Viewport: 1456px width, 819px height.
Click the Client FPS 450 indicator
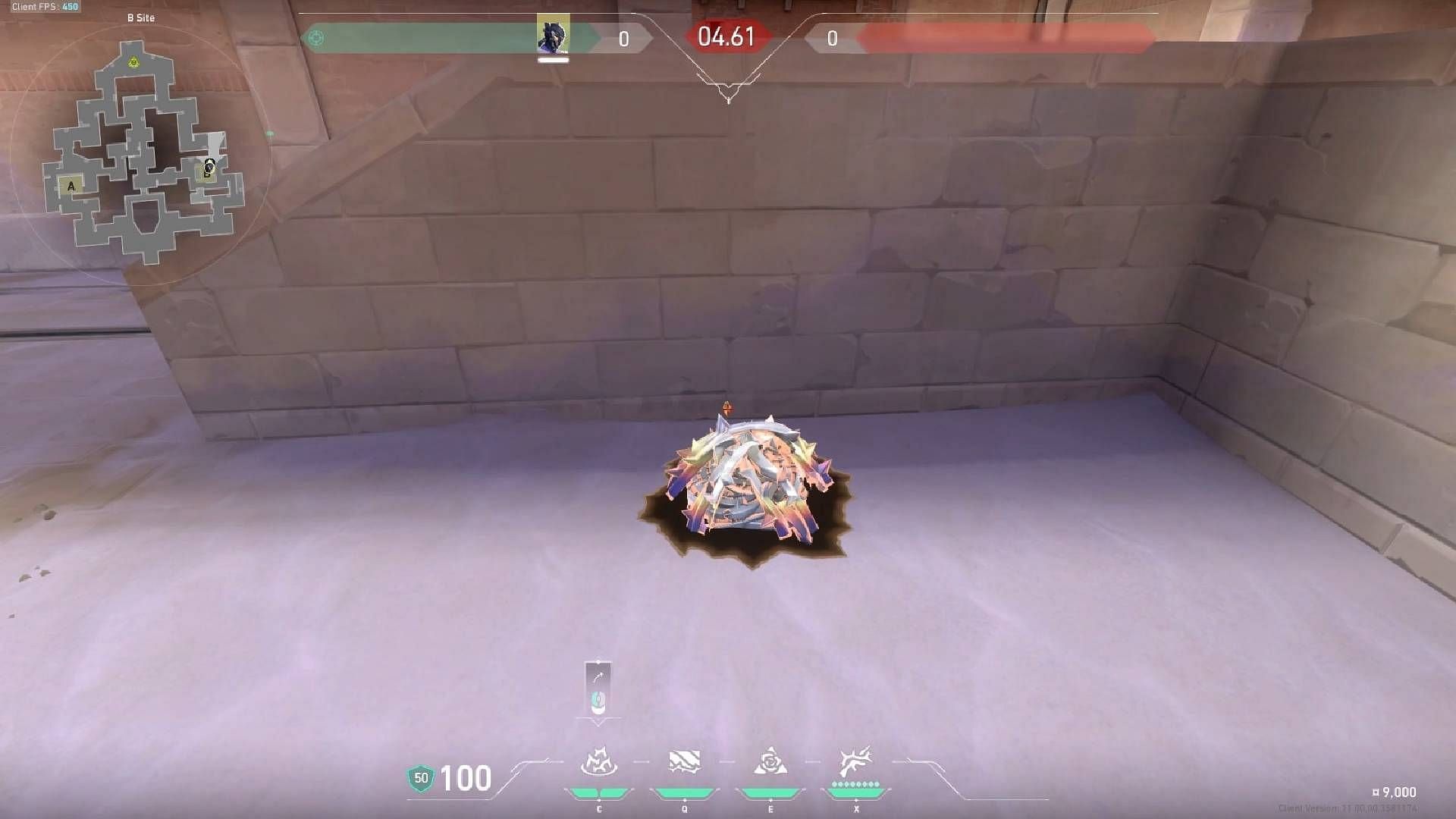pyautogui.click(x=44, y=6)
